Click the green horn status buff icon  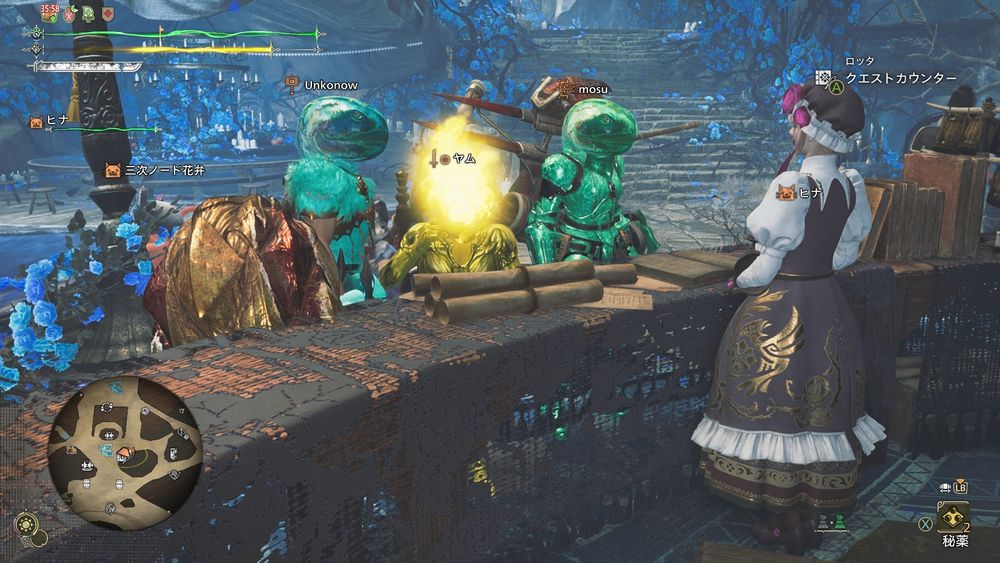click(88, 14)
